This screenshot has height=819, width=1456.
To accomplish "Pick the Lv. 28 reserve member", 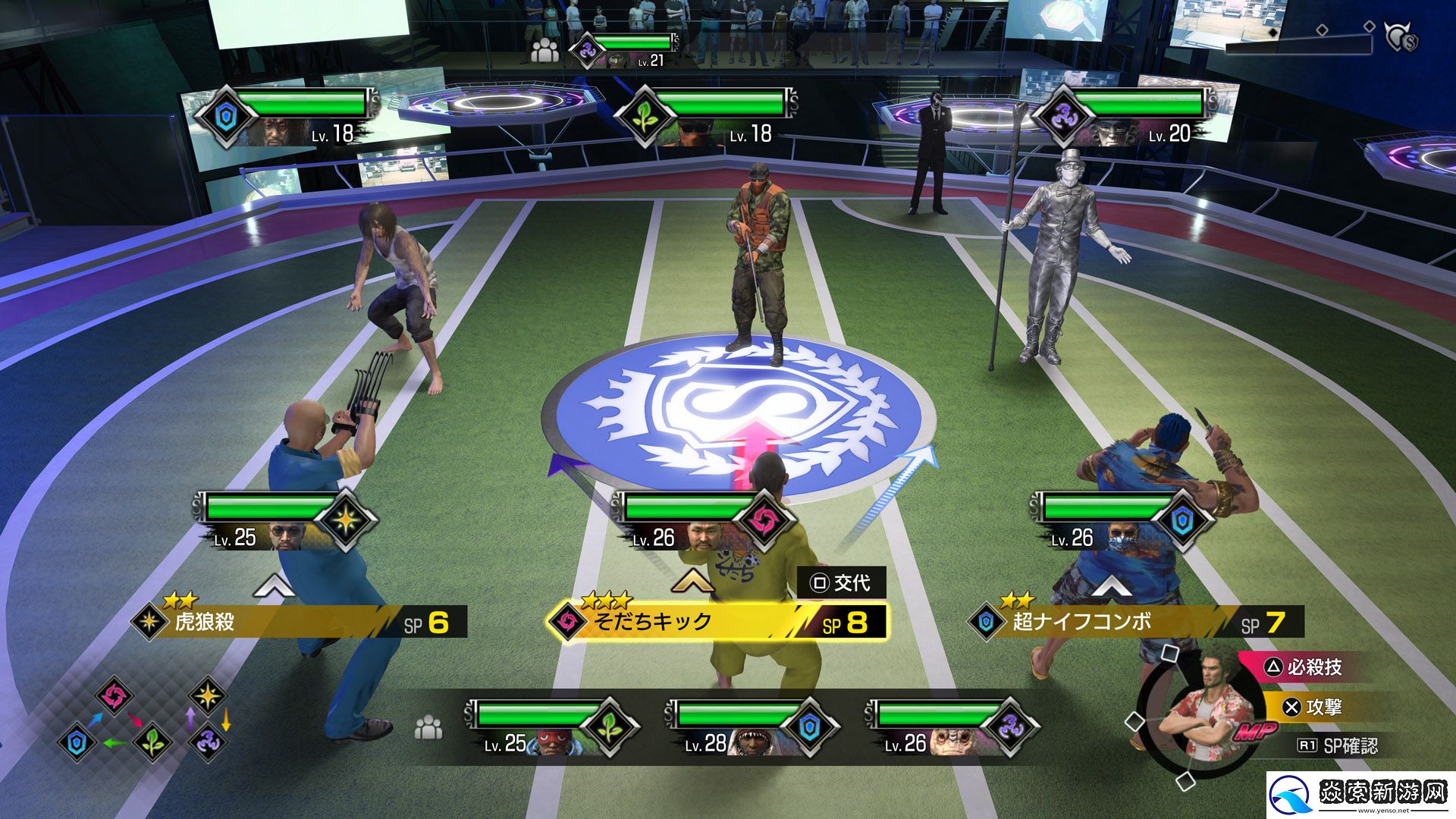I will [751, 728].
